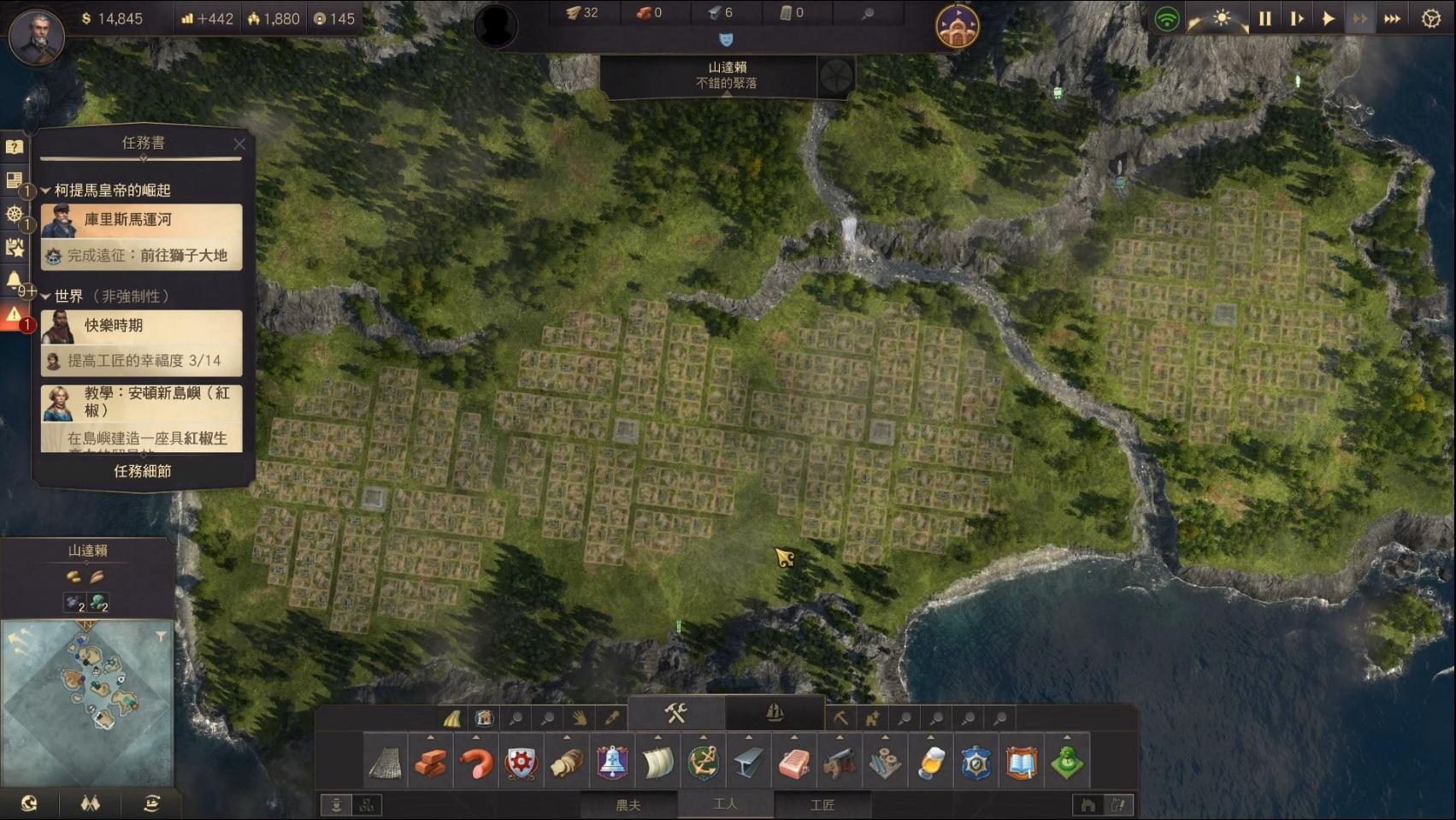1456x820 pixels.
Task: Select the 庫里斯馬運河 quest entry
Action: tap(140, 220)
